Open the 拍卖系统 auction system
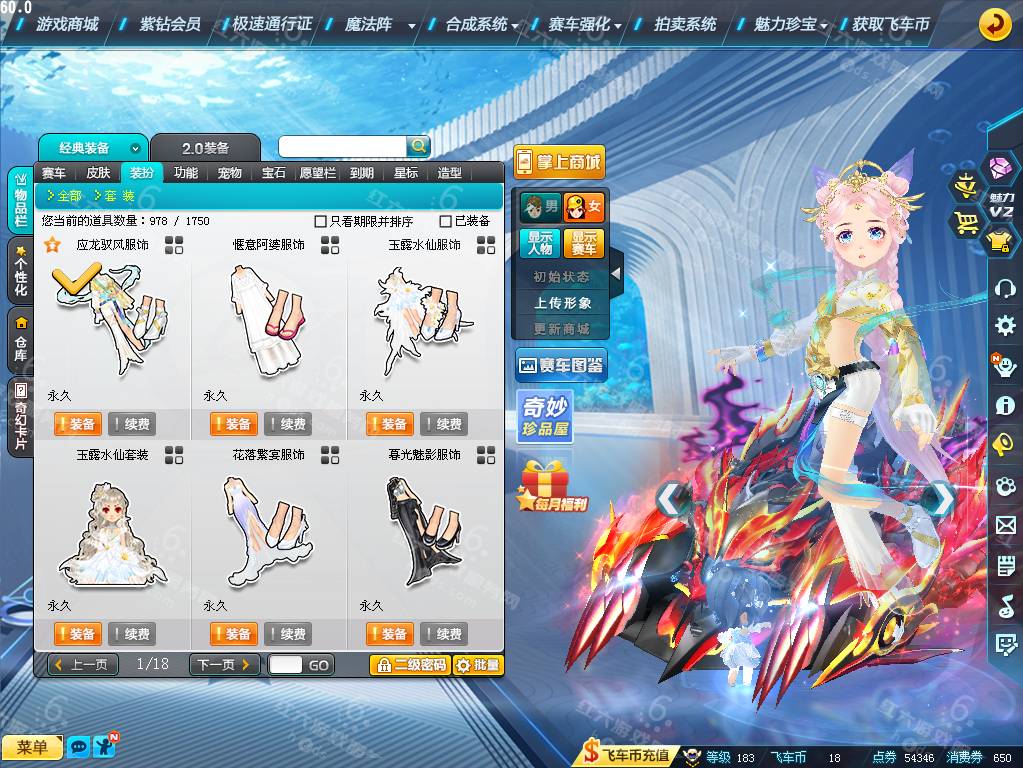 pos(685,24)
